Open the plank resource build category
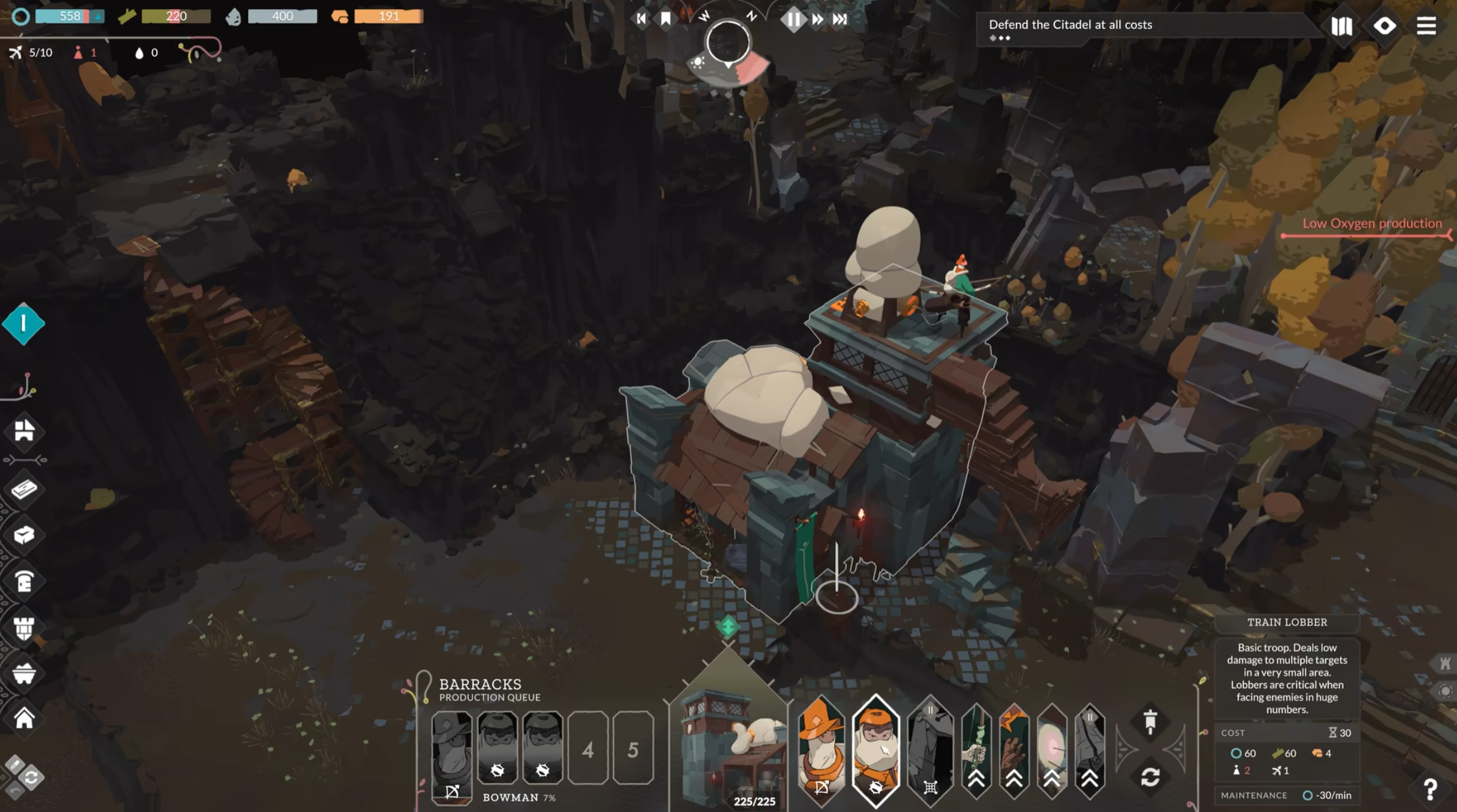 pos(24,489)
